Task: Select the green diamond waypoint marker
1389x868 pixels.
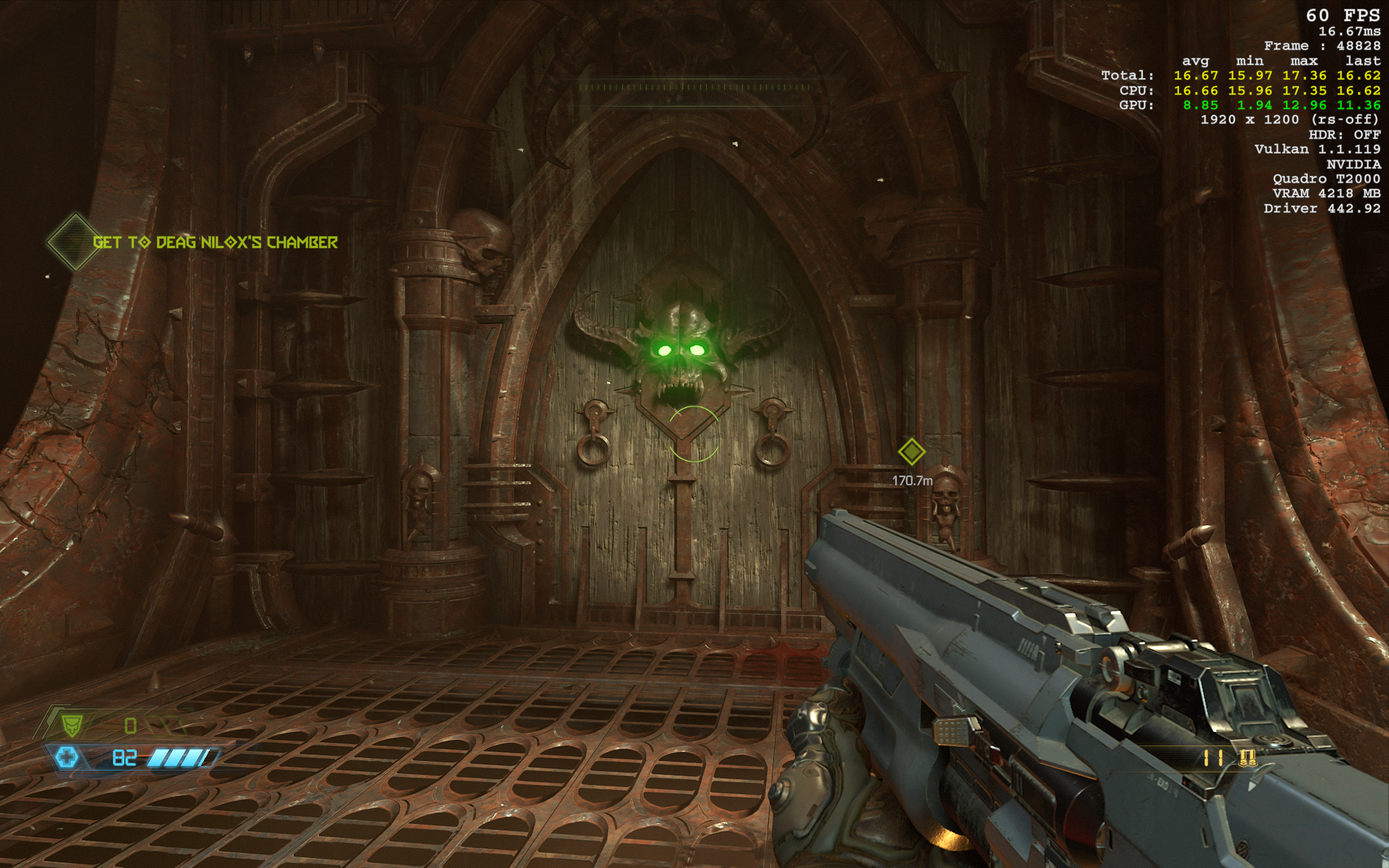Action: click(912, 451)
